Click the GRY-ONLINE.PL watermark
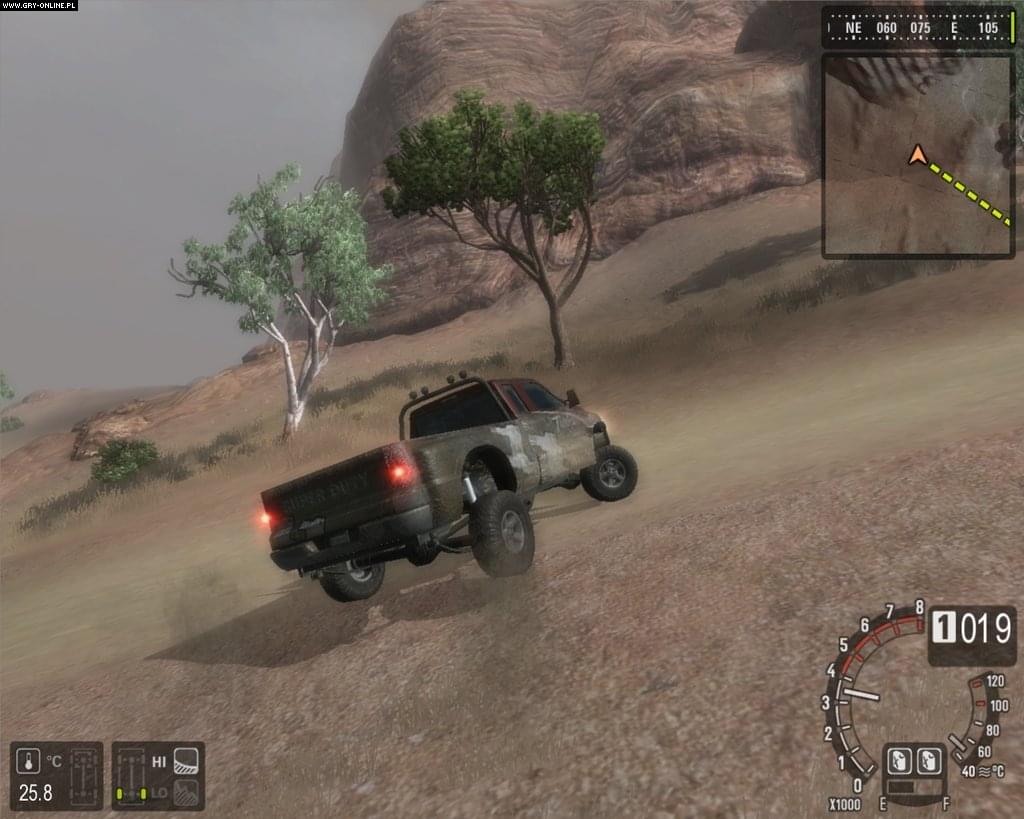This screenshot has width=1024, height=819. pos(39,6)
